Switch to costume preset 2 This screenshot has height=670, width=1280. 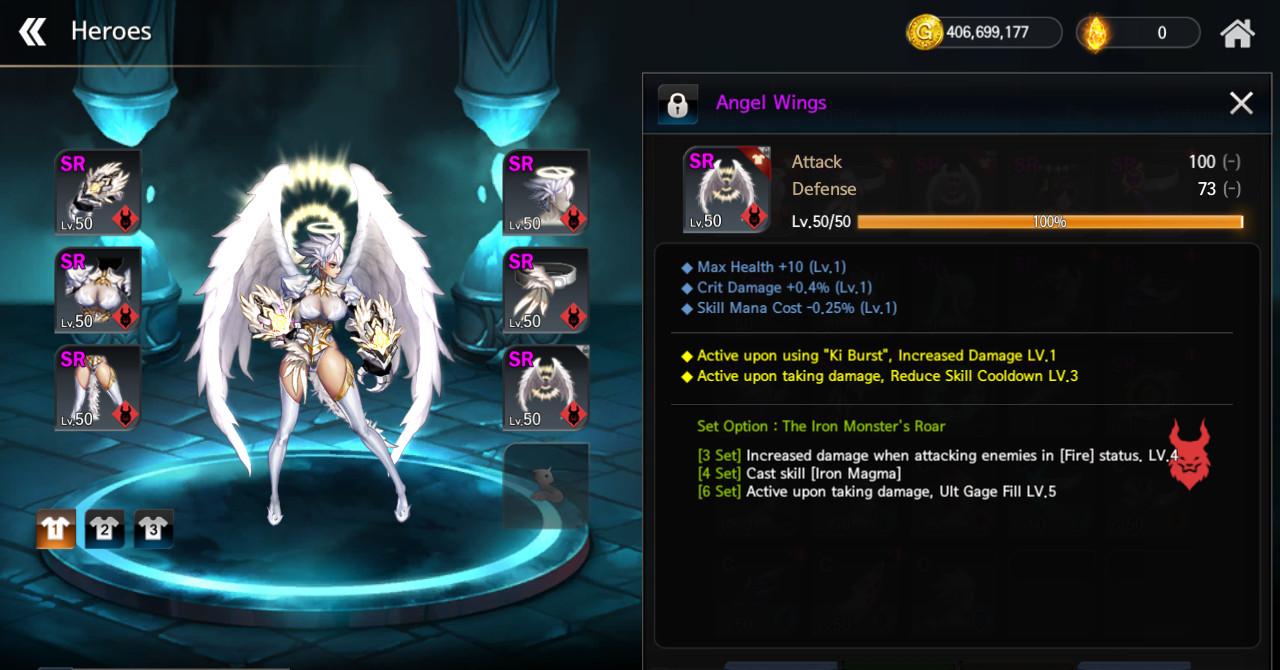(104, 529)
